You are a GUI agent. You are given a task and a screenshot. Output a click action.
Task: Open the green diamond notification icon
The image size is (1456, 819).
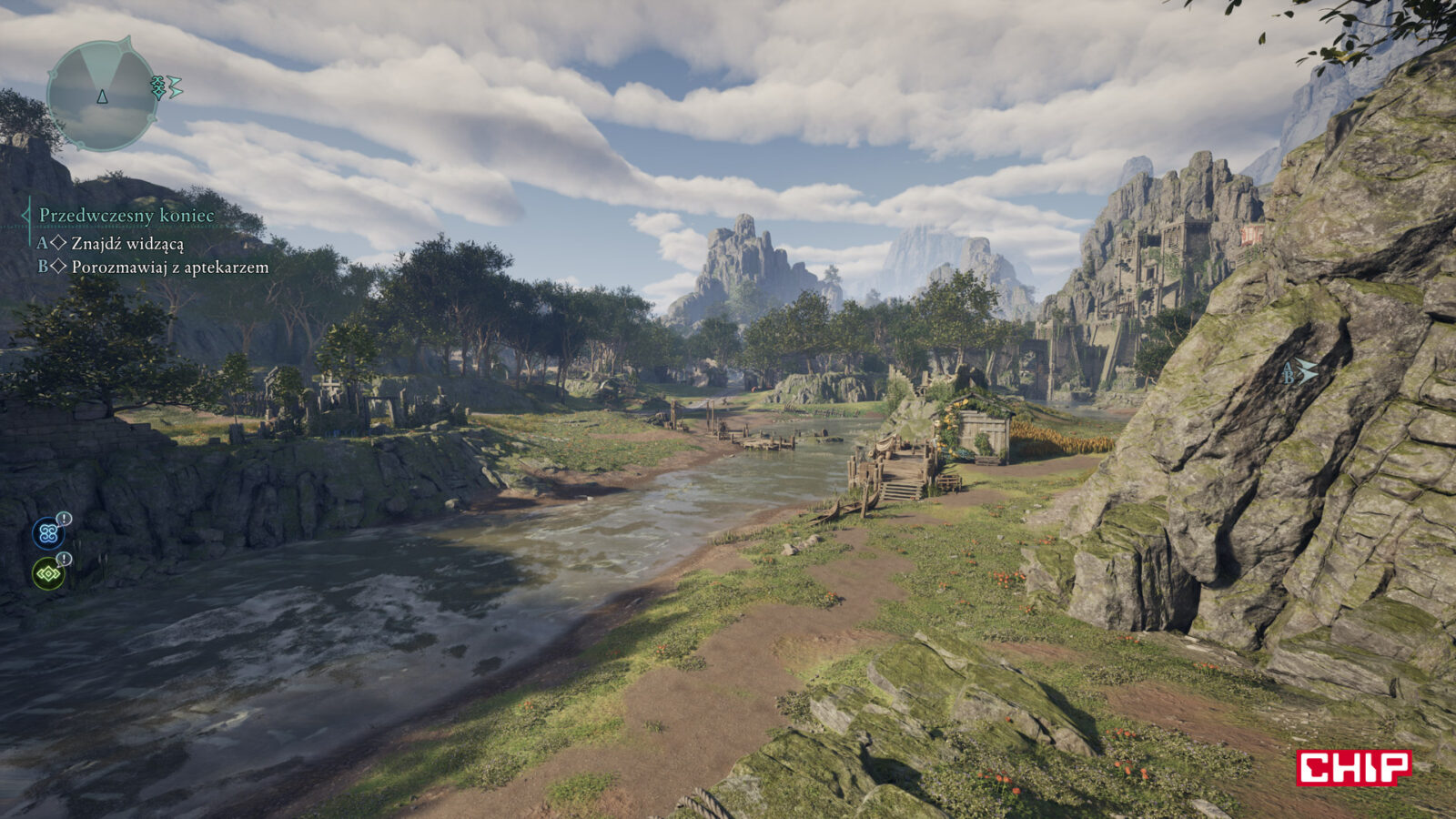click(x=48, y=573)
